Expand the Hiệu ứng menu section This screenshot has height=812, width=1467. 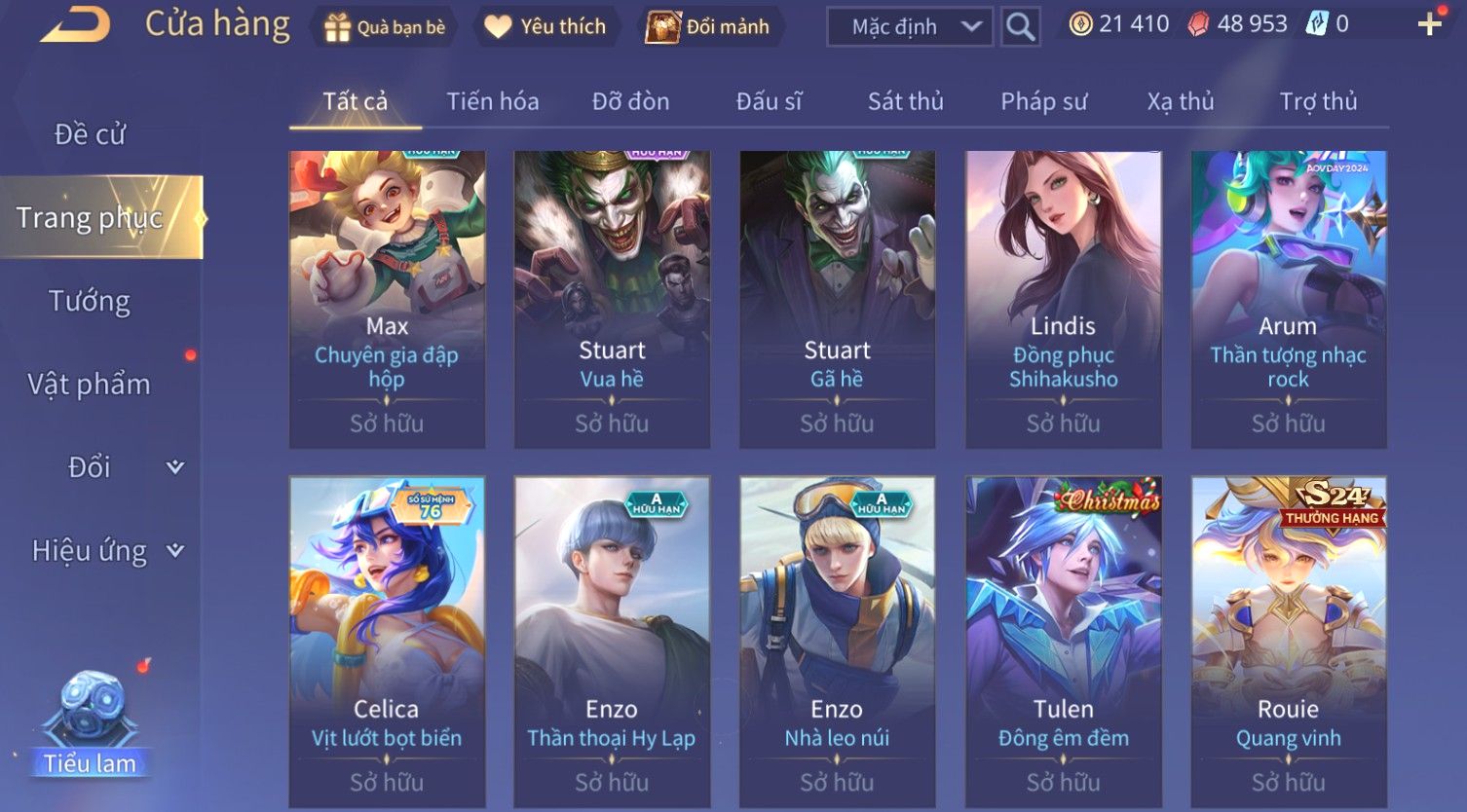[x=107, y=551]
